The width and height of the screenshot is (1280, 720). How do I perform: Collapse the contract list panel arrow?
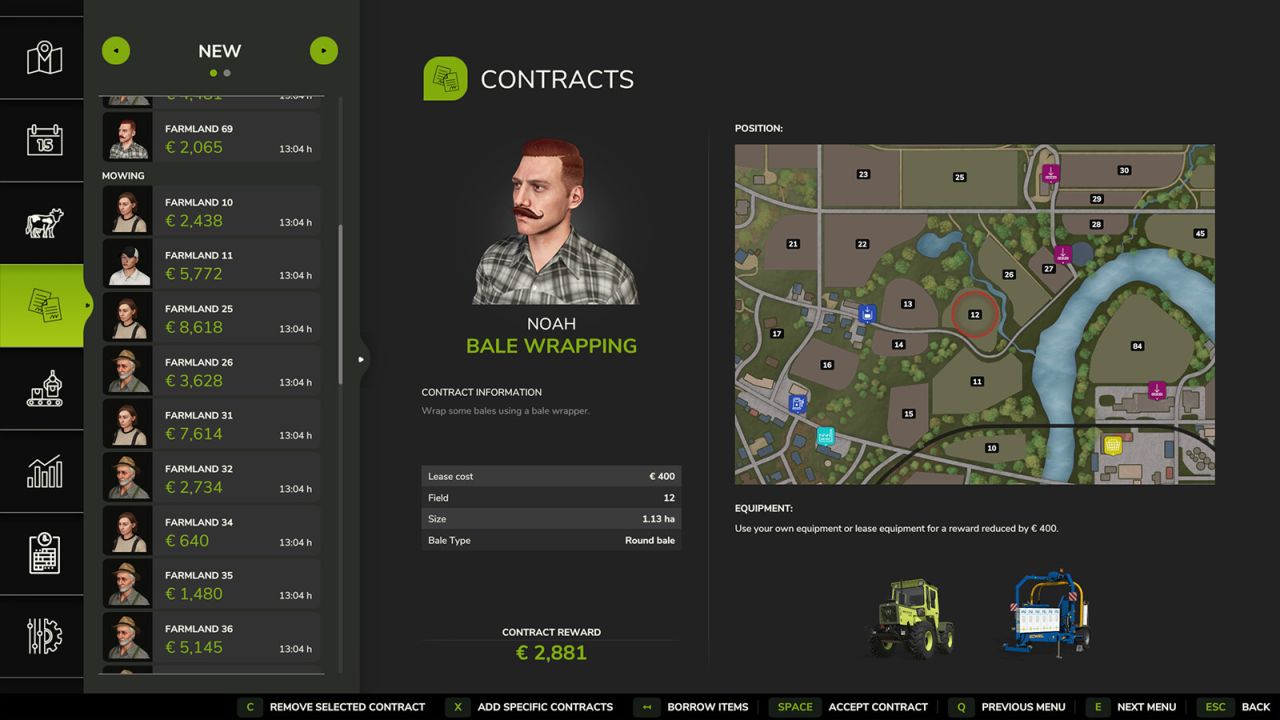pos(361,358)
